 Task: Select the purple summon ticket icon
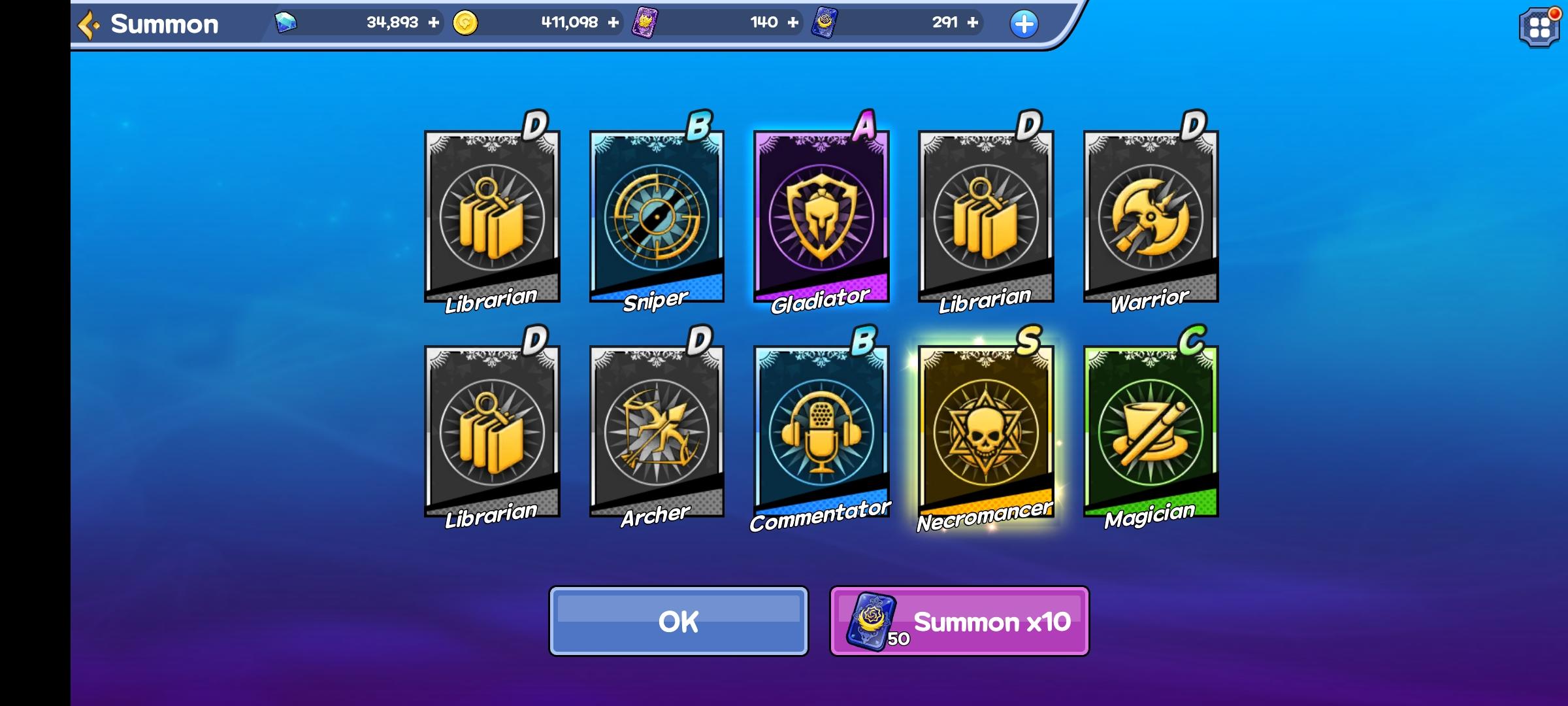click(645, 22)
